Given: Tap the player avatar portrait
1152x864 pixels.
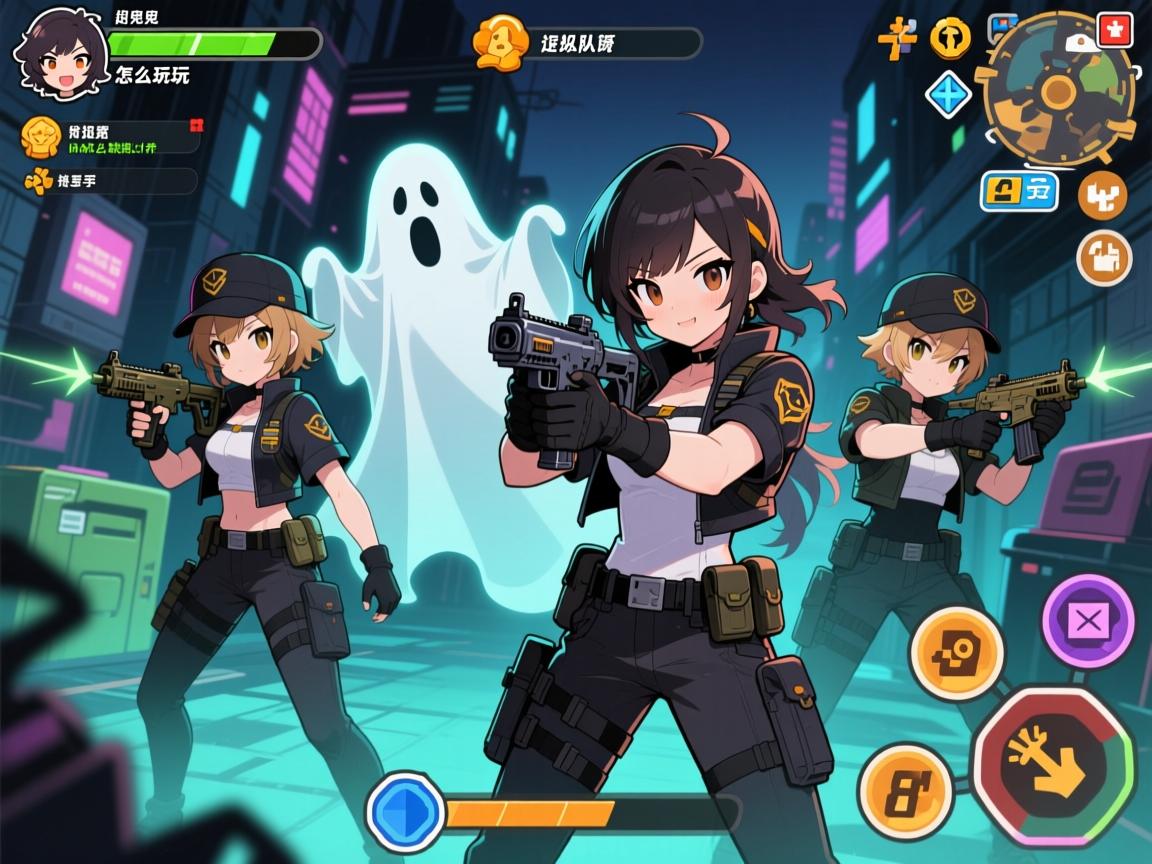Looking at the screenshot, I should coord(62,54).
